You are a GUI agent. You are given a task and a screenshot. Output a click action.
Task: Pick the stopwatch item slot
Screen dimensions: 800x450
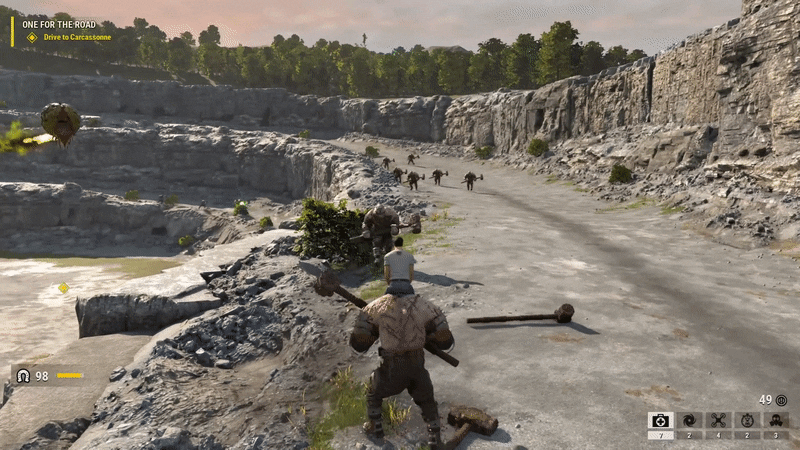pos(747,421)
